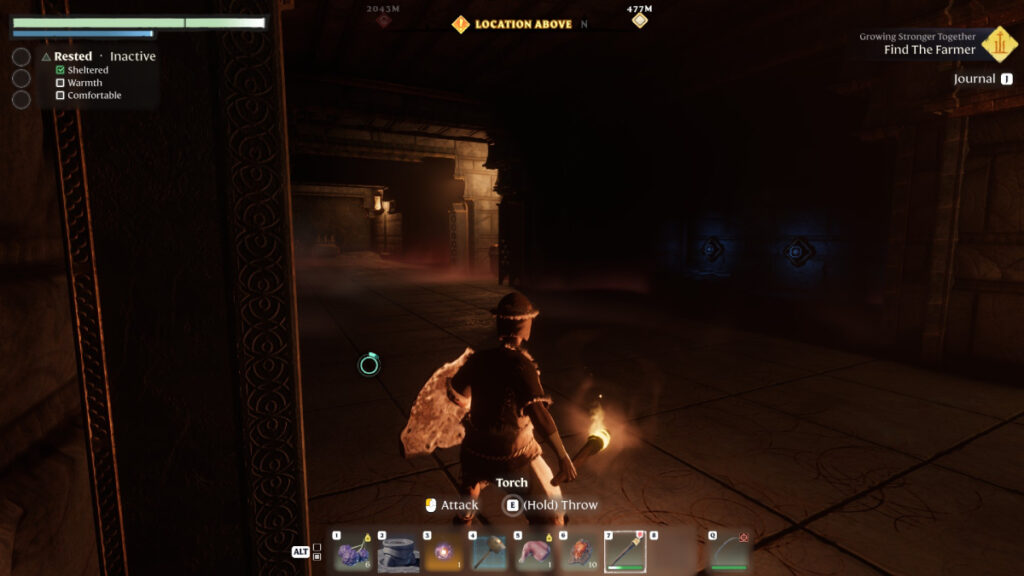Select the raw meat hotbar slot
Image resolution: width=1024 pixels, height=576 pixels.
[x=533, y=551]
